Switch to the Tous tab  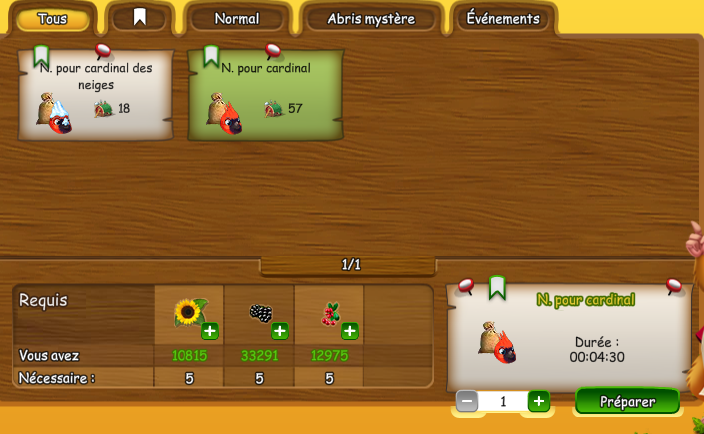coord(52,19)
